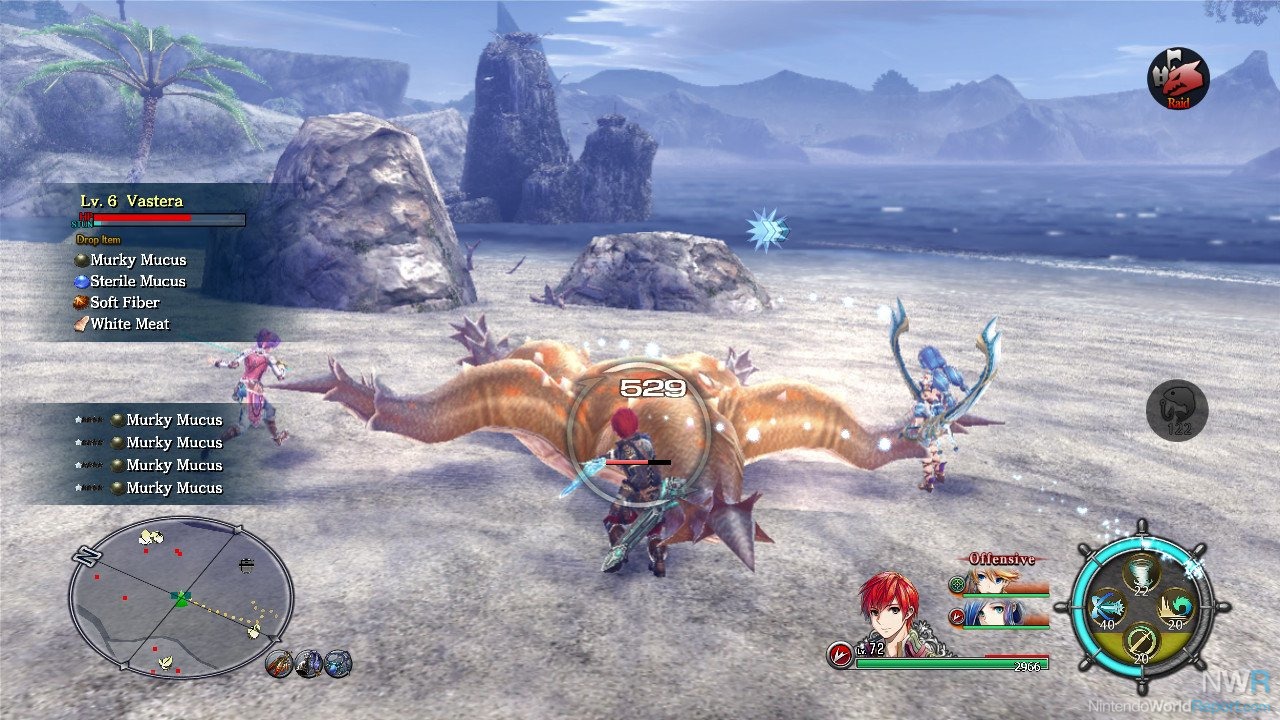Image resolution: width=1280 pixels, height=720 pixels.
Task: Activate the tornado skill costing 22
Action: pyautogui.click(x=1140, y=573)
